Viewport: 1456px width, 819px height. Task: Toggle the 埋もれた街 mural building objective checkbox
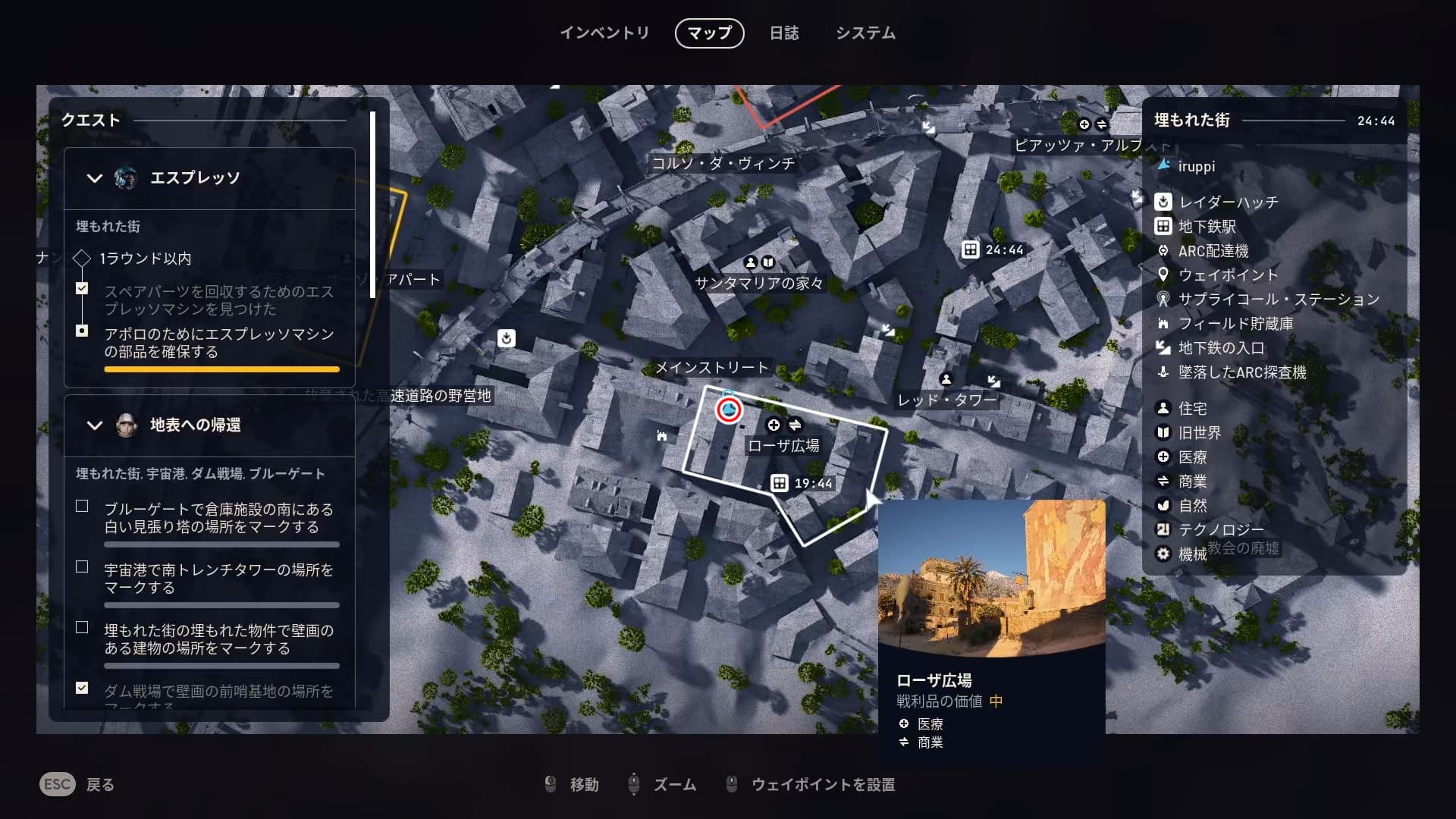[x=82, y=628]
